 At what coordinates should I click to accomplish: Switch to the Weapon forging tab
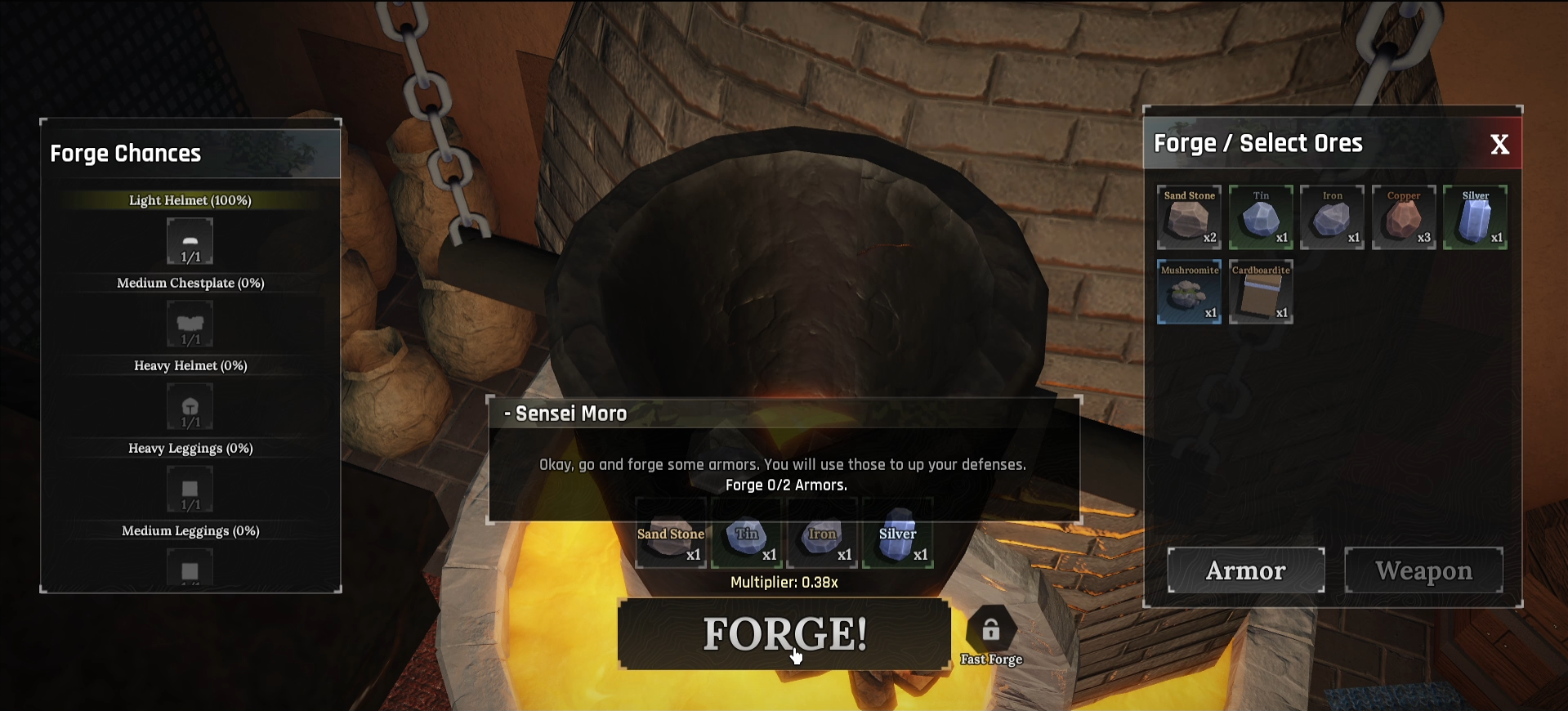click(1423, 570)
